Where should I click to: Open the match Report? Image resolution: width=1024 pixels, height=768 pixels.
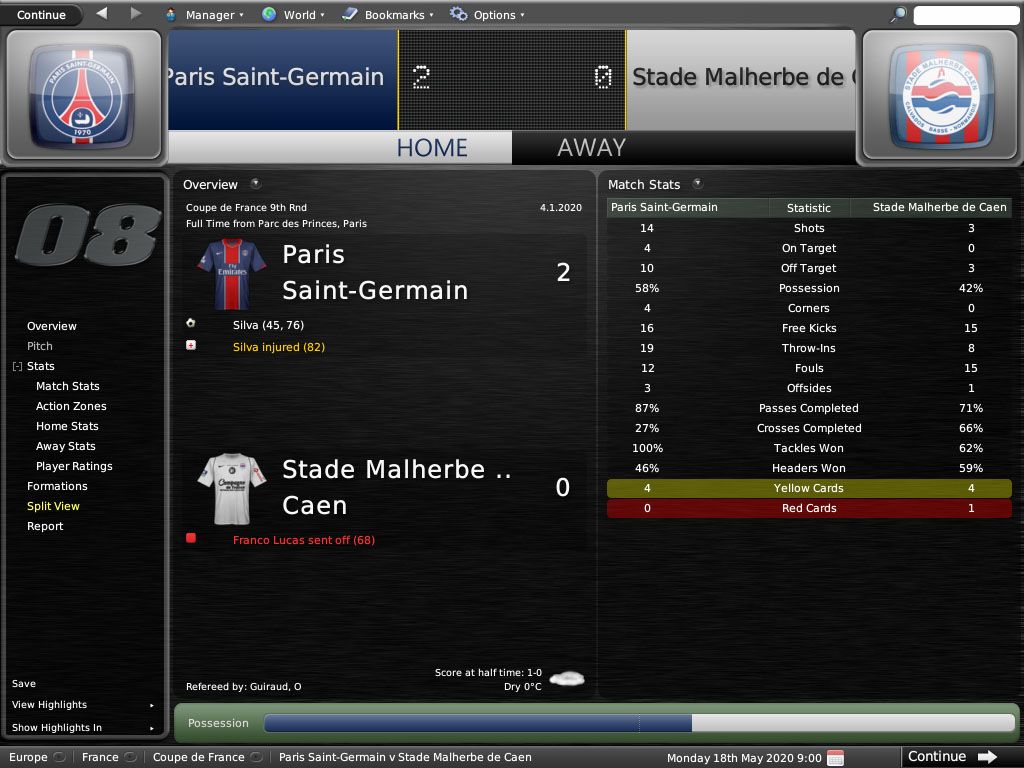click(45, 526)
